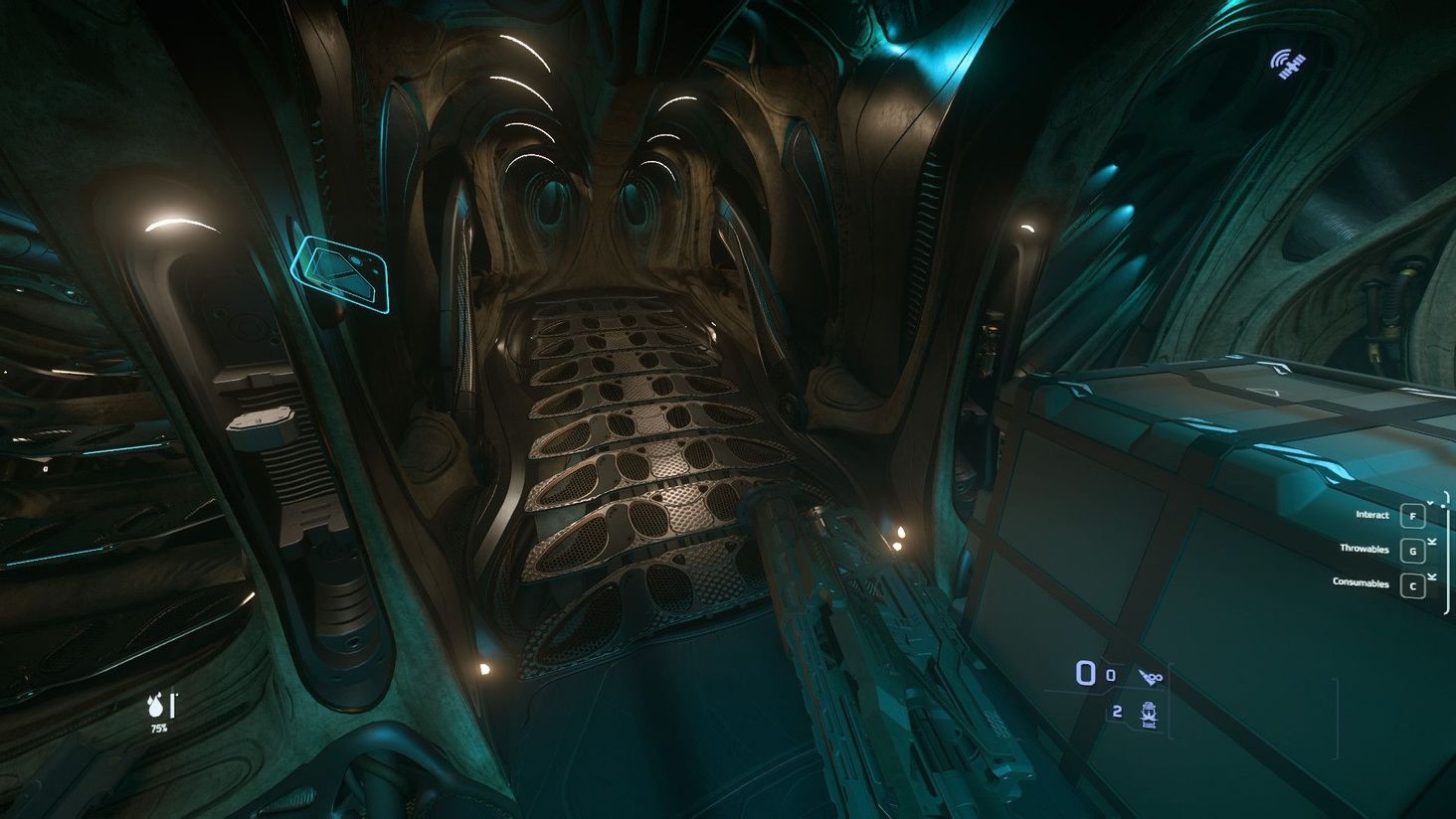The width and height of the screenshot is (1456, 819).
Task: Click the Consumables C keybind icon
Action: tap(1413, 586)
